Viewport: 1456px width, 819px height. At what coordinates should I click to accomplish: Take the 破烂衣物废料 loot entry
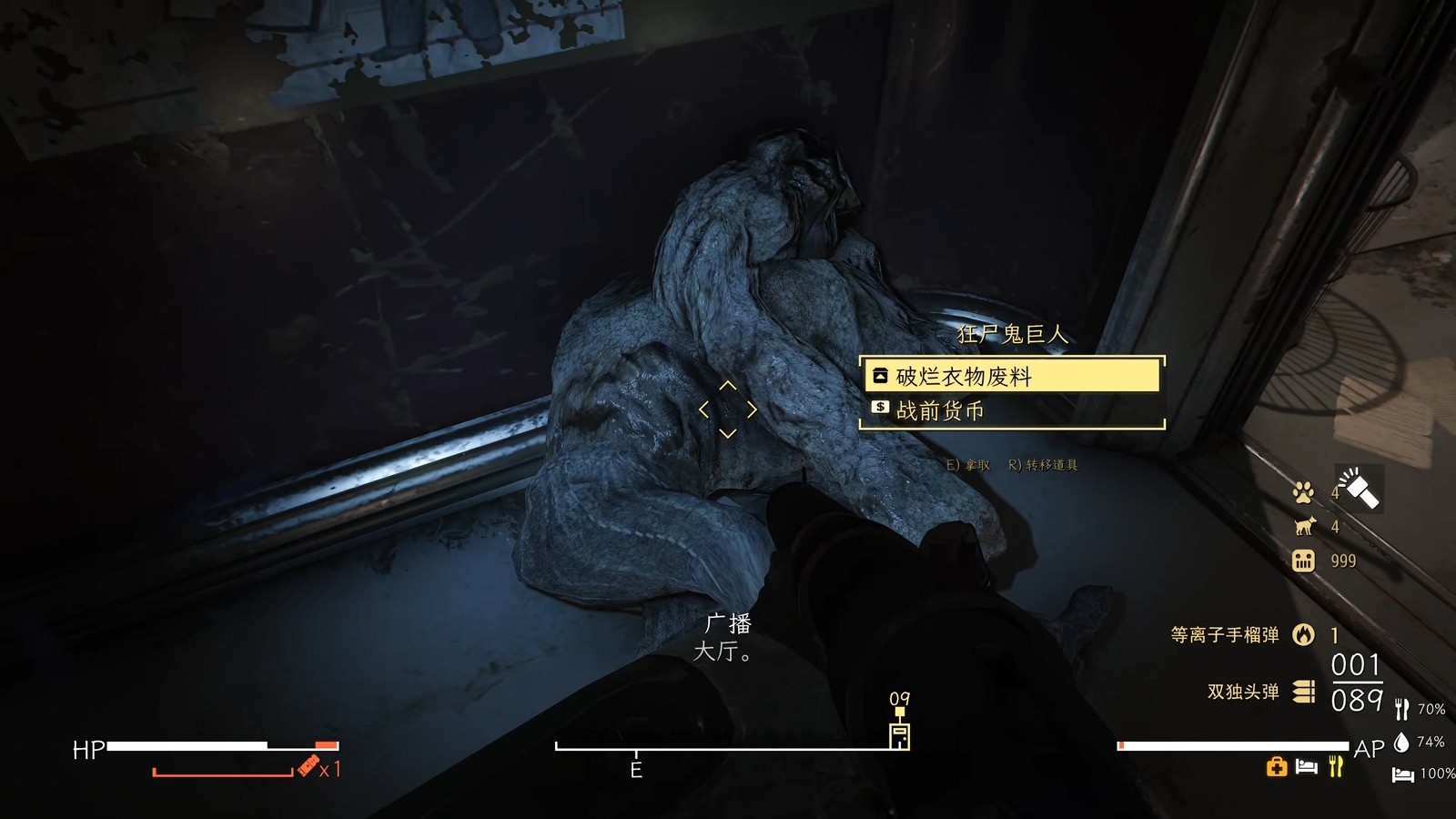pyautogui.click(x=1010, y=376)
